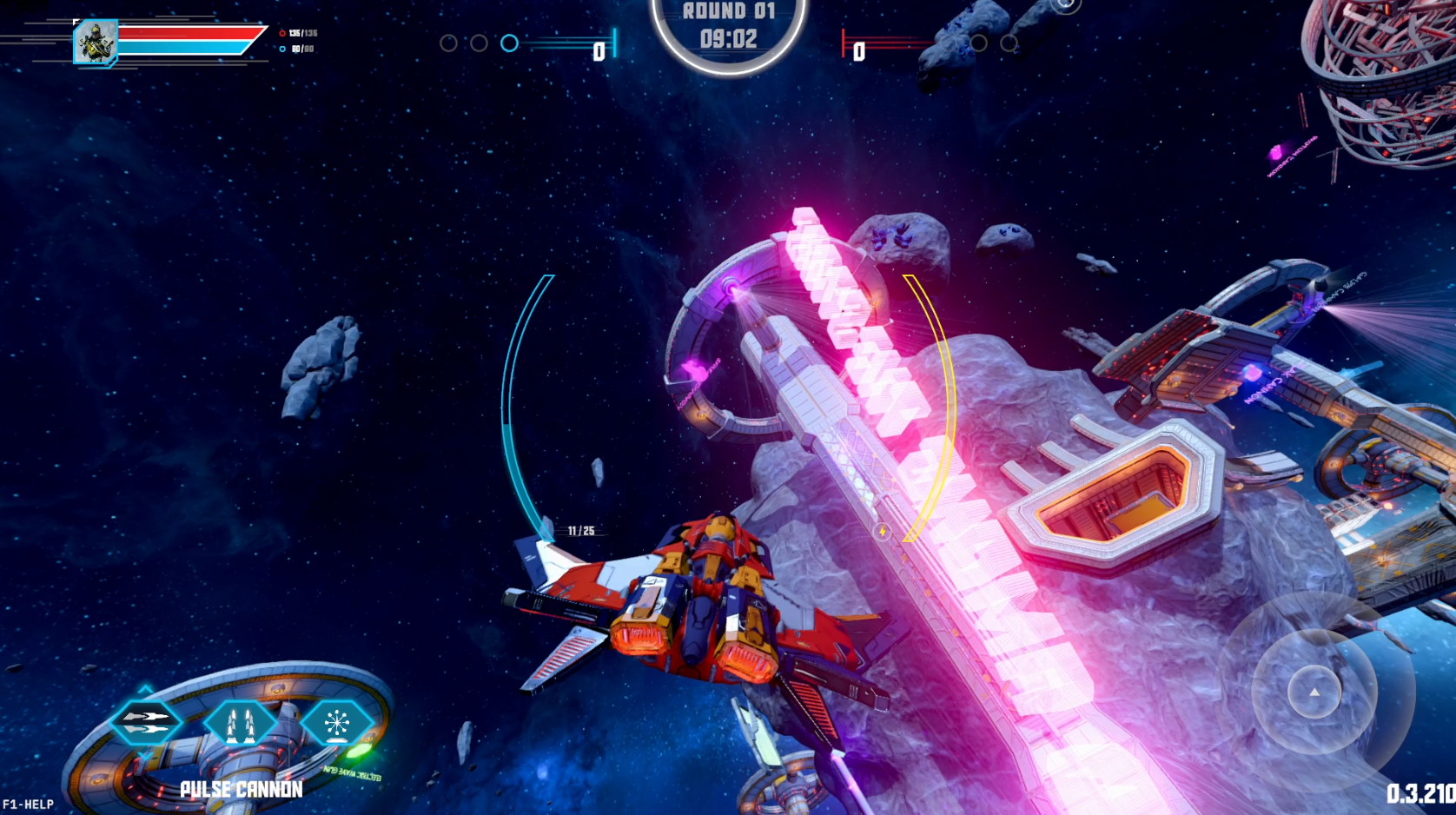Screen dimensions: 1456x815
Task: Click the up chevron above the weapon icons
Action: click(145, 689)
